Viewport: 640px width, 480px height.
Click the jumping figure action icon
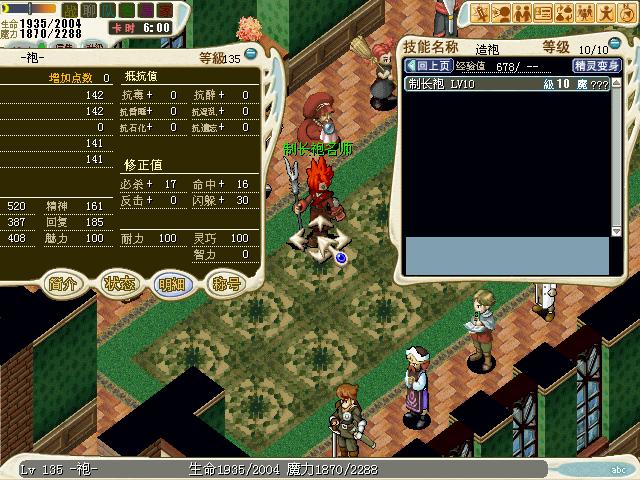606,13
